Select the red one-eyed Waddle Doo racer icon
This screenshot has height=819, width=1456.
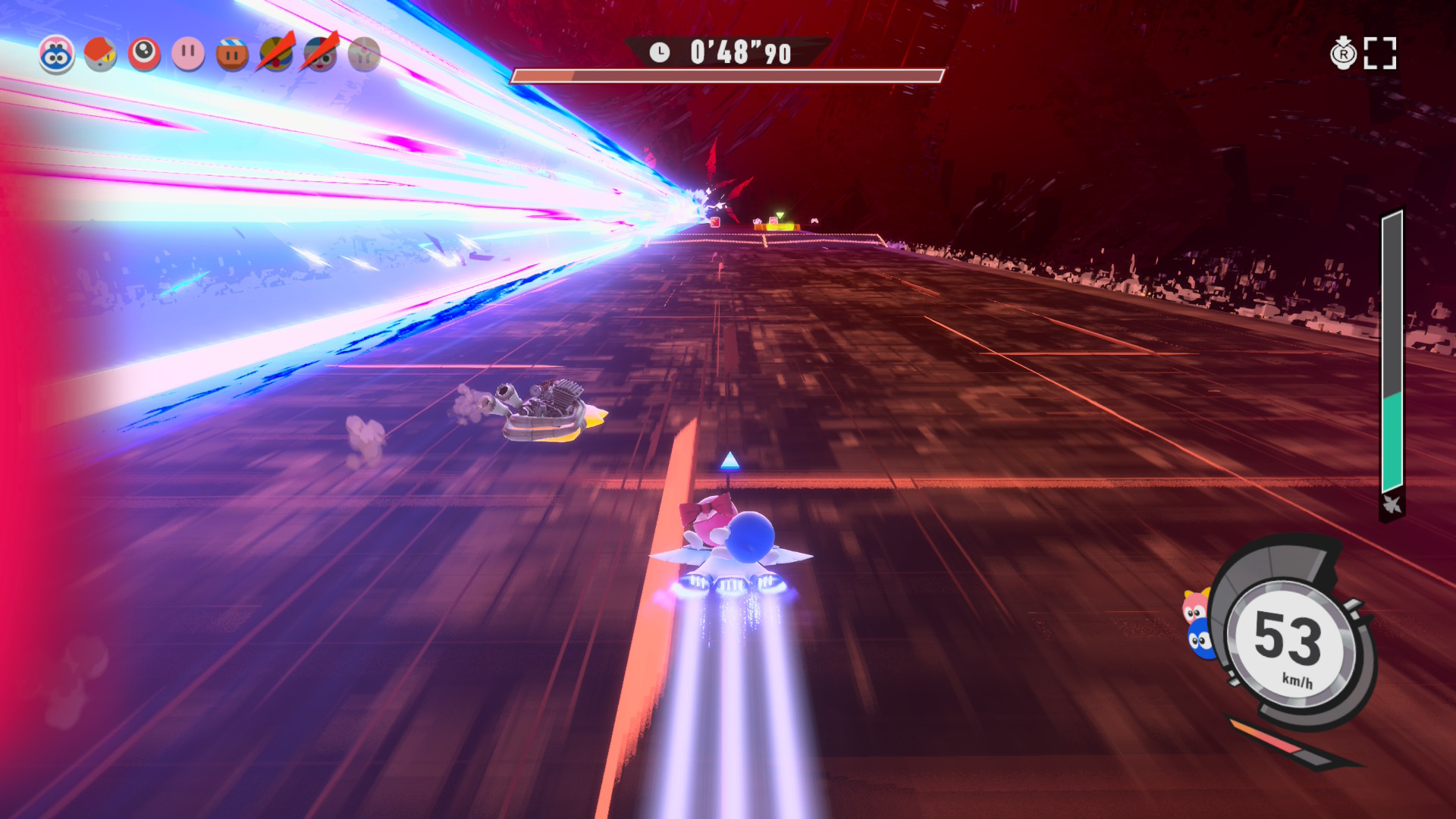coord(144,55)
